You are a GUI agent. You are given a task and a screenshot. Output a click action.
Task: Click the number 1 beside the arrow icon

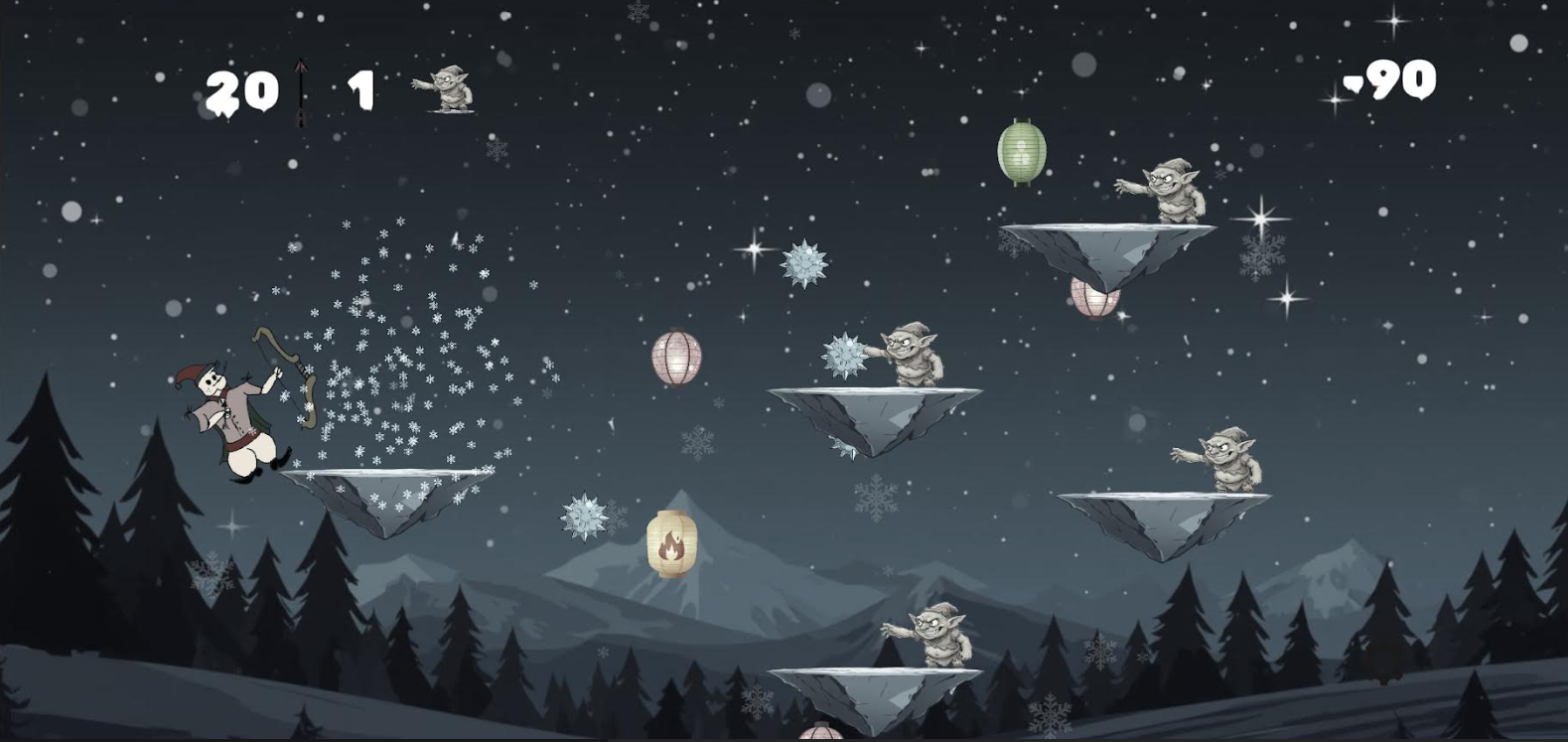pyautogui.click(x=359, y=89)
